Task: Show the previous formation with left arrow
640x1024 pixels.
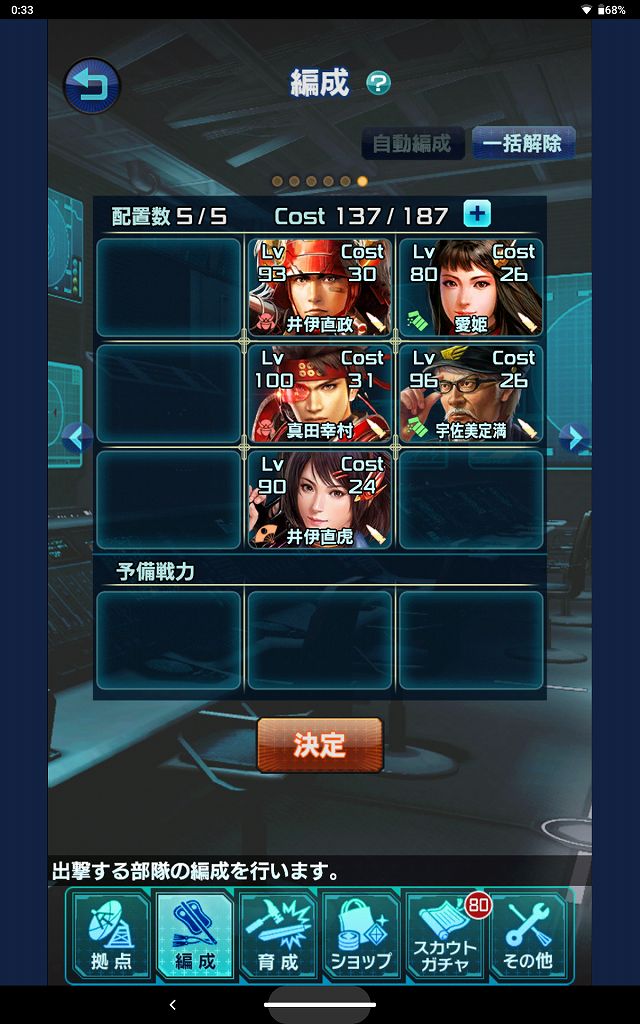Action: pyautogui.click(x=76, y=437)
